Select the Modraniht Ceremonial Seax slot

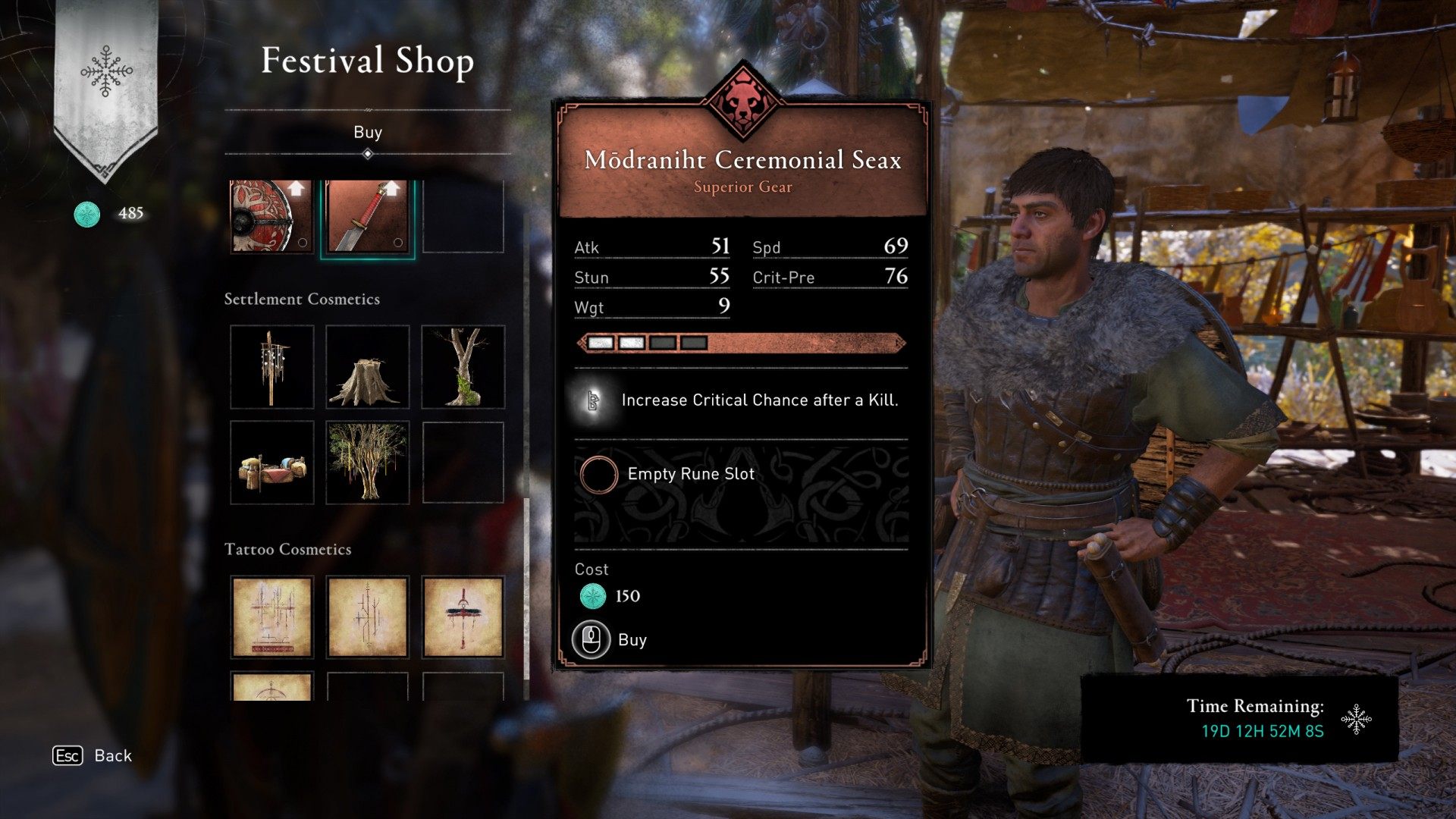tap(367, 218)
